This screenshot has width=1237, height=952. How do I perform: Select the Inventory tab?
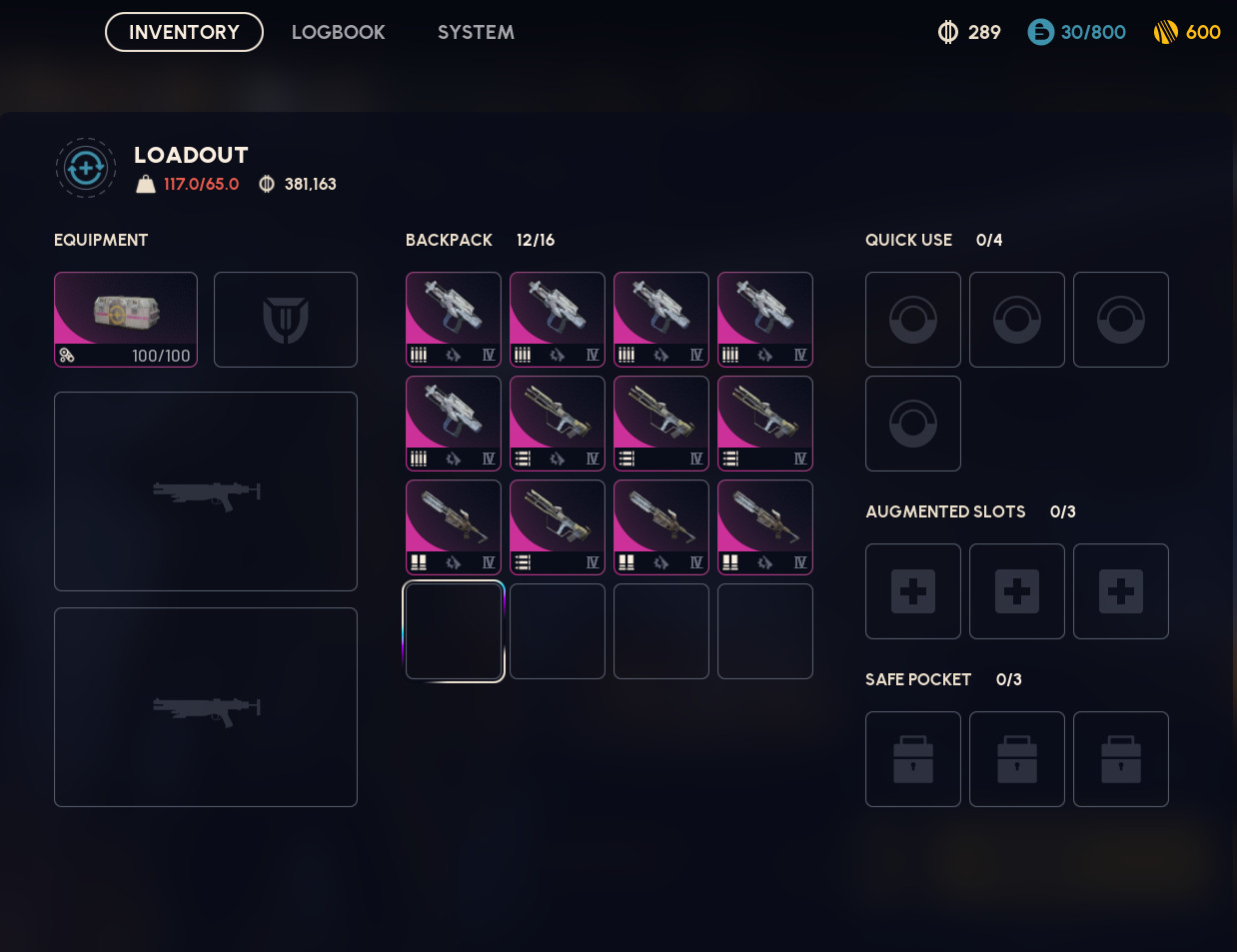184,32
